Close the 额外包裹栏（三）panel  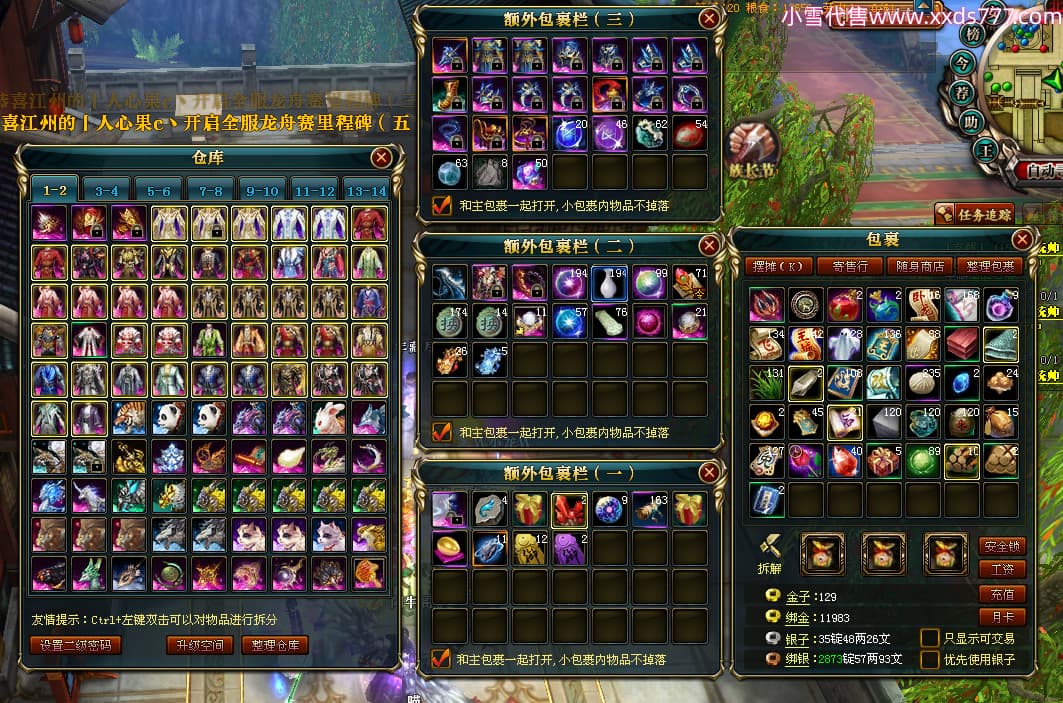point(709,18)
